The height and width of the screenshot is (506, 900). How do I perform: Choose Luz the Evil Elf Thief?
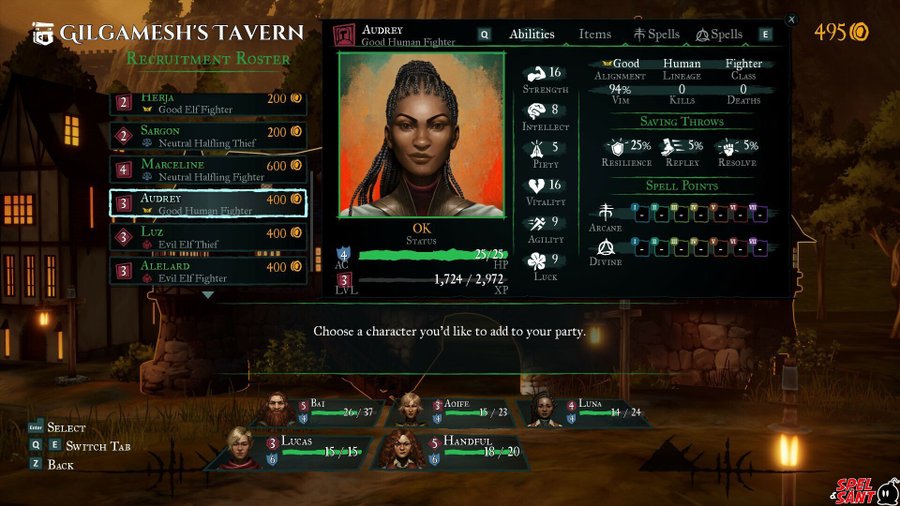[208, 238]
